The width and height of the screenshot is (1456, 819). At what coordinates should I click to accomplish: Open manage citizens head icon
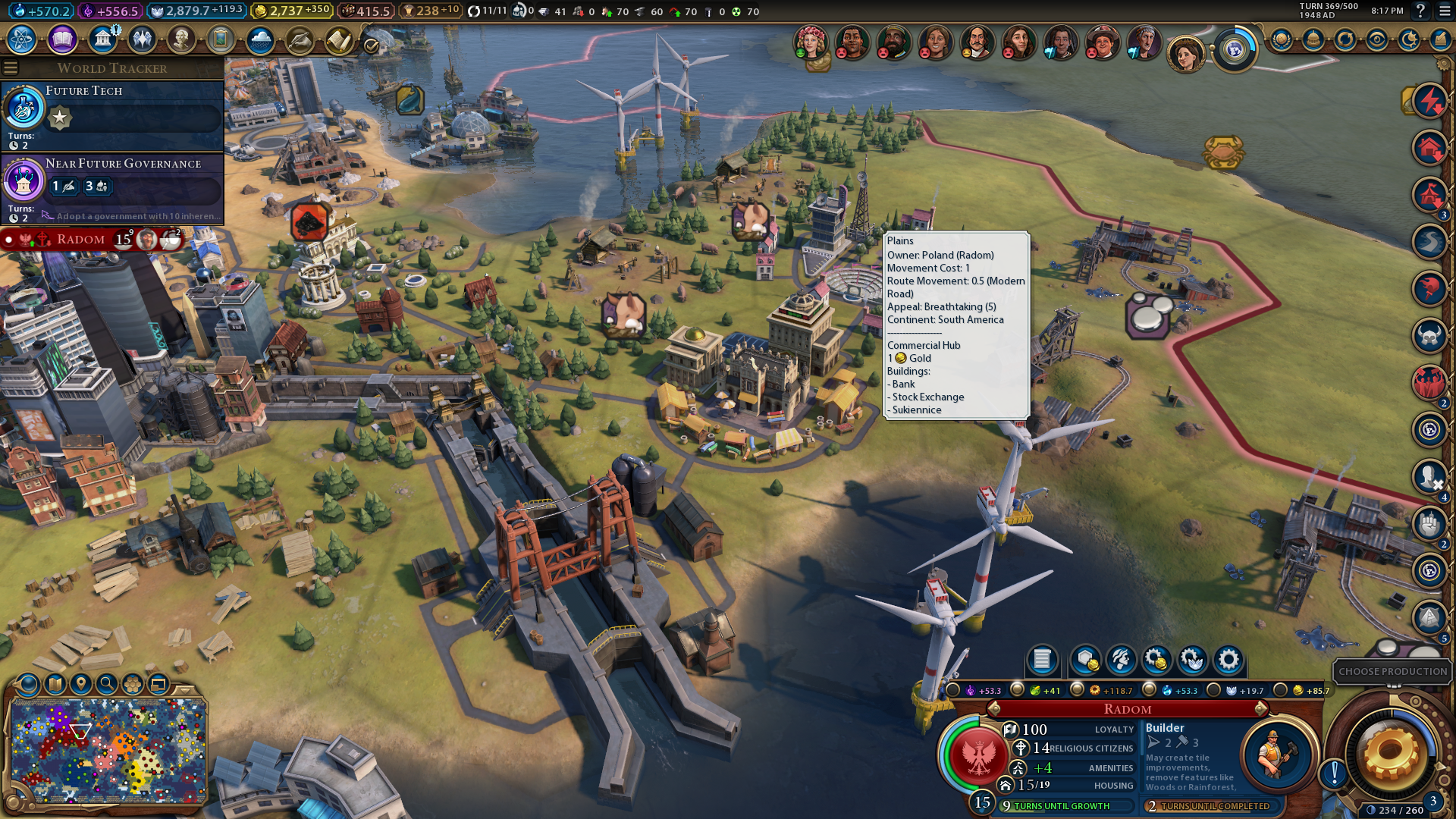[x=1121, y=660]
